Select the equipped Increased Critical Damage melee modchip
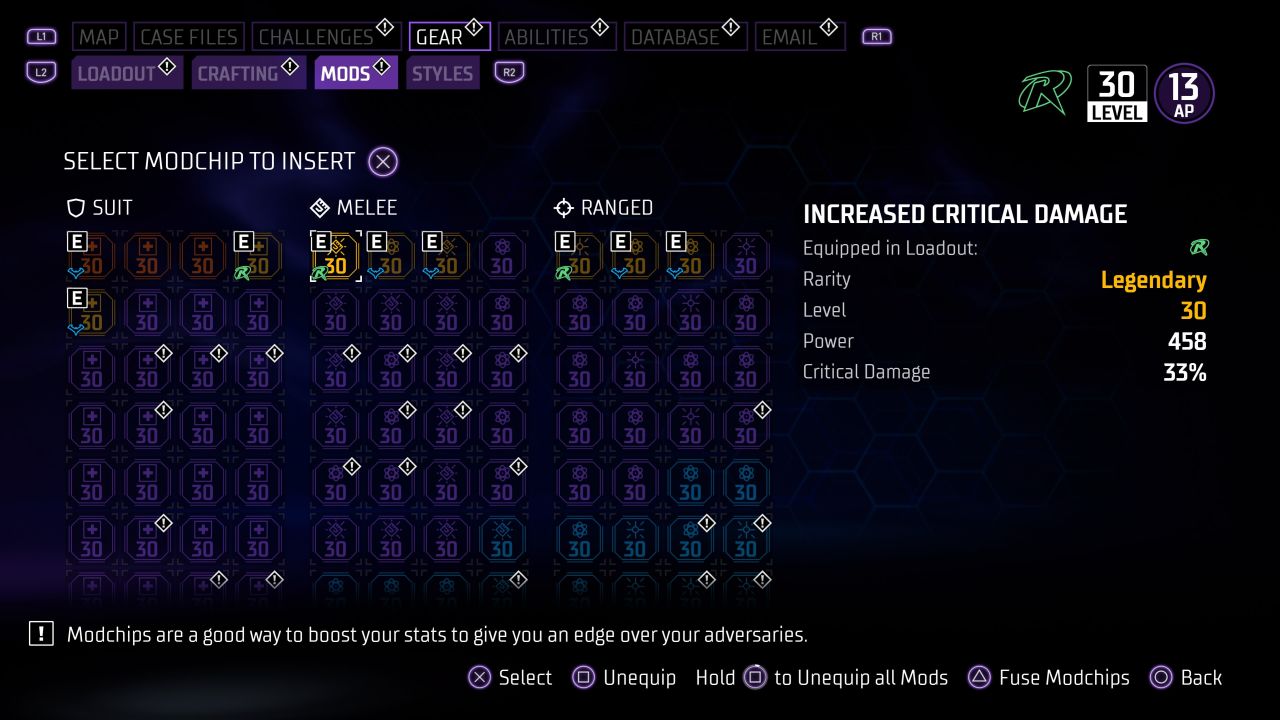Screen dimensions: 1280x720 (336, 257)
